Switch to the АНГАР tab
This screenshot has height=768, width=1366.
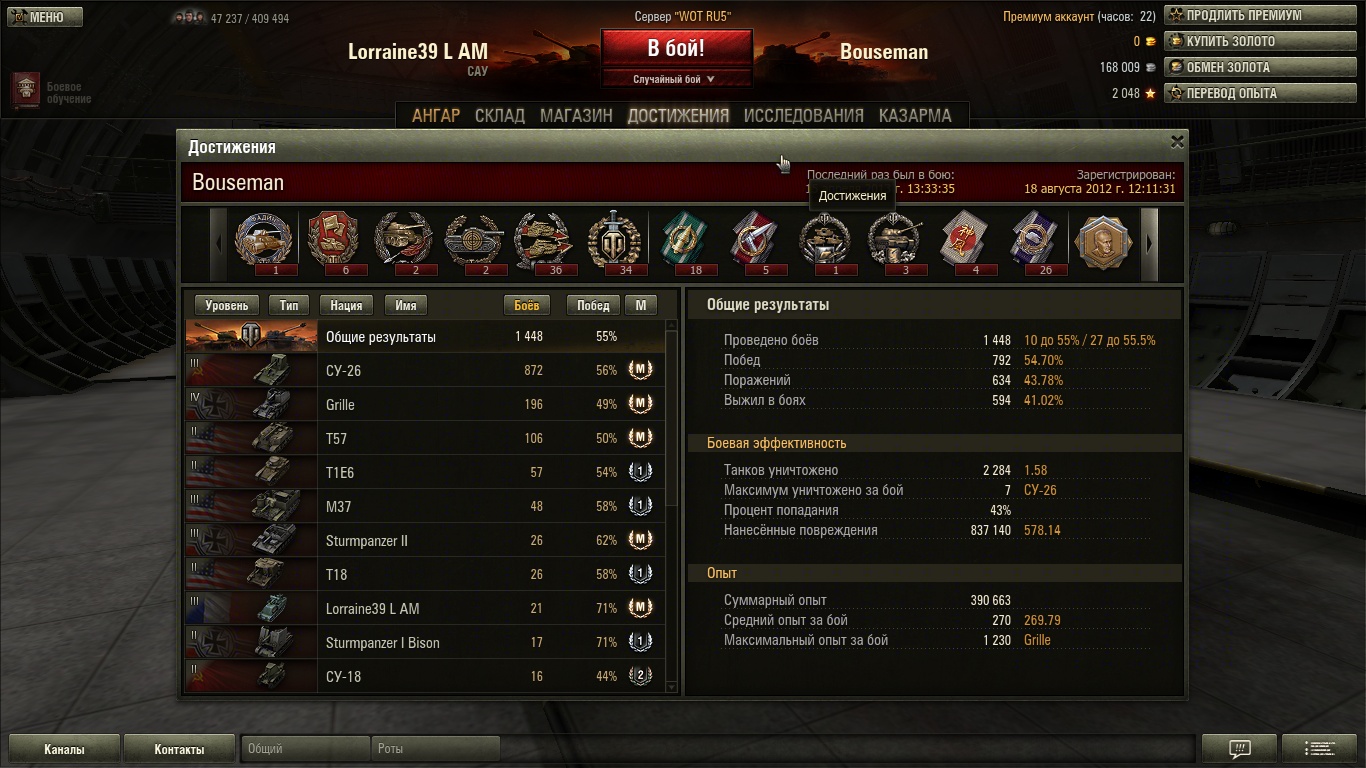click(436, 116)
